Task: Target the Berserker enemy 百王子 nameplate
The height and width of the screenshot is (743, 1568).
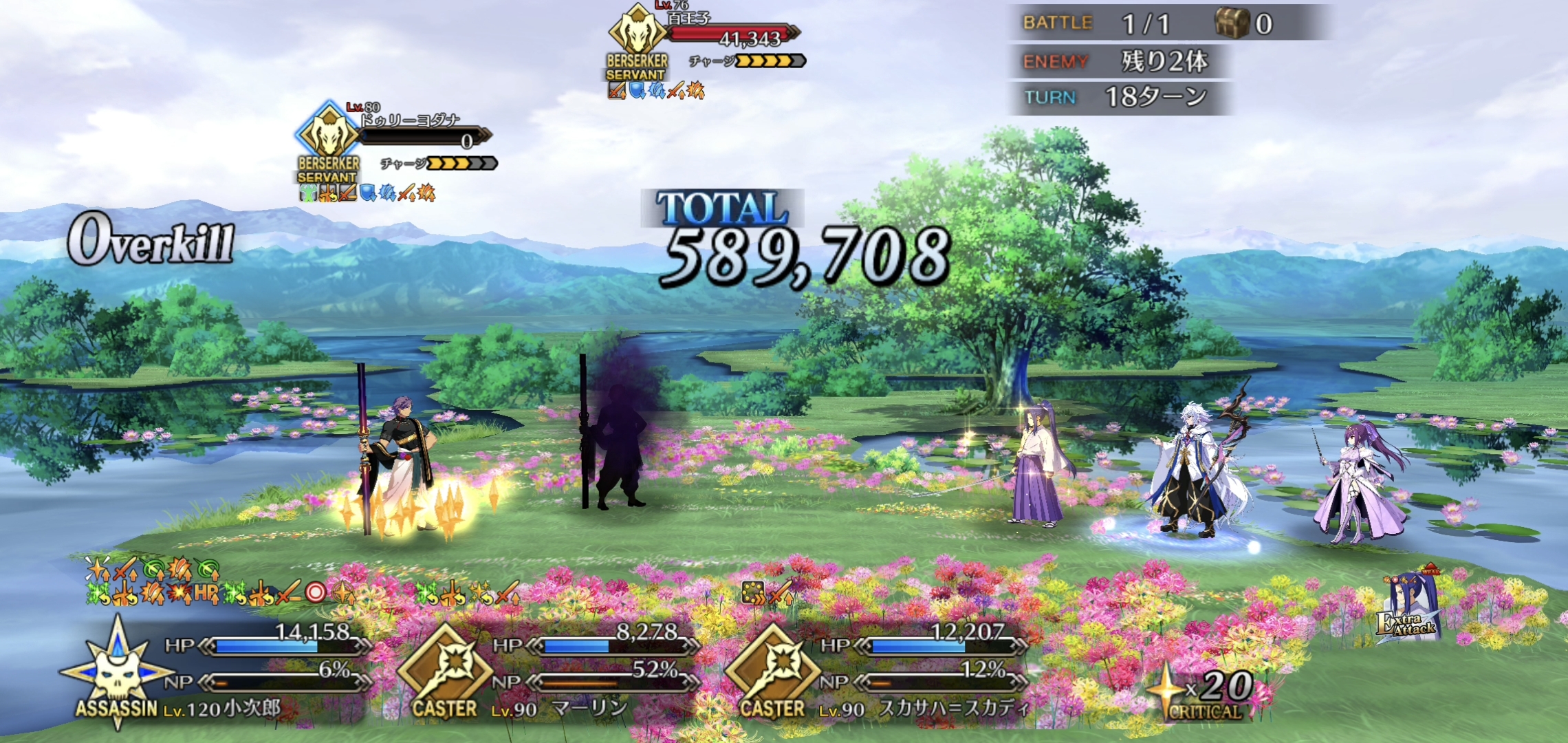Action: coord(705,41)
